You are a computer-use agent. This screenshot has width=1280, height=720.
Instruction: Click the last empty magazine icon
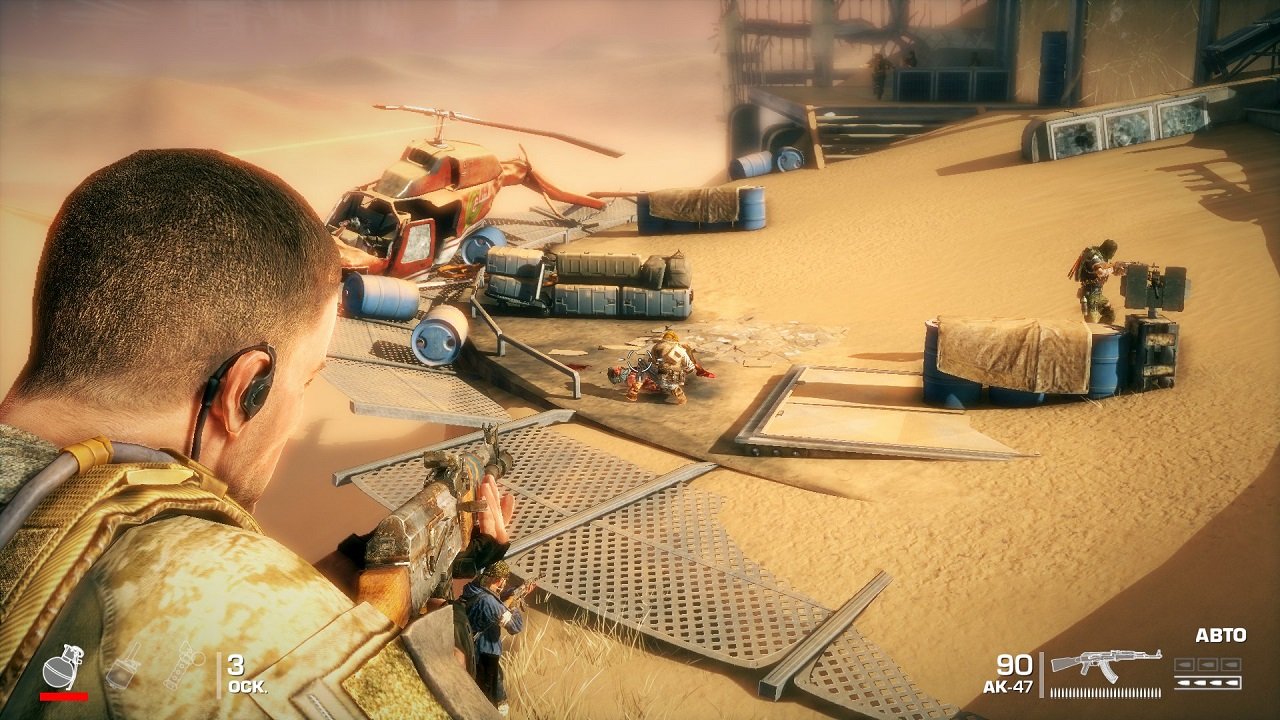coord(1230,664)
